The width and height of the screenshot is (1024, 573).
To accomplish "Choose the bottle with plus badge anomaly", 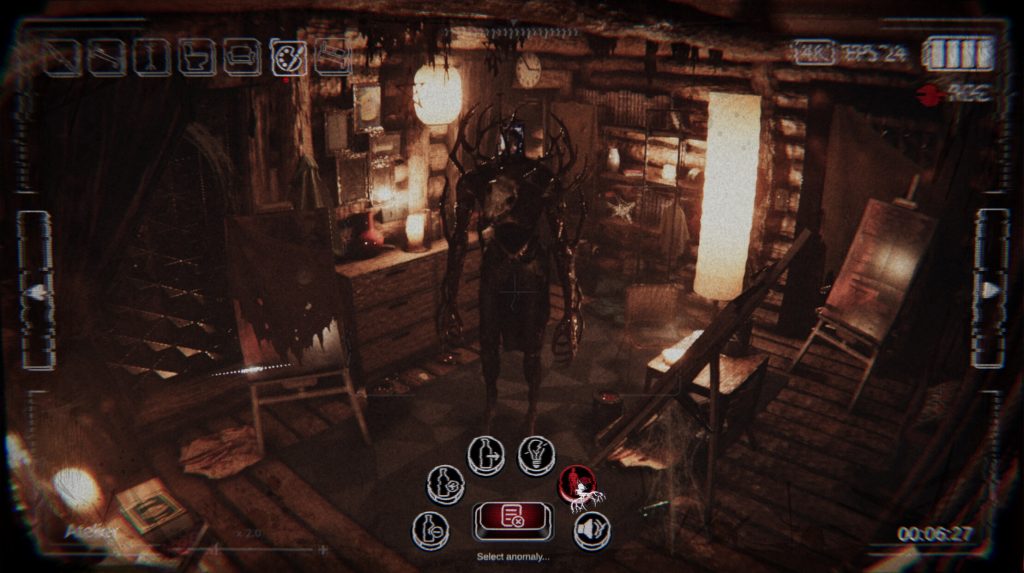I will pyautogui.click(x=445, y=485).
